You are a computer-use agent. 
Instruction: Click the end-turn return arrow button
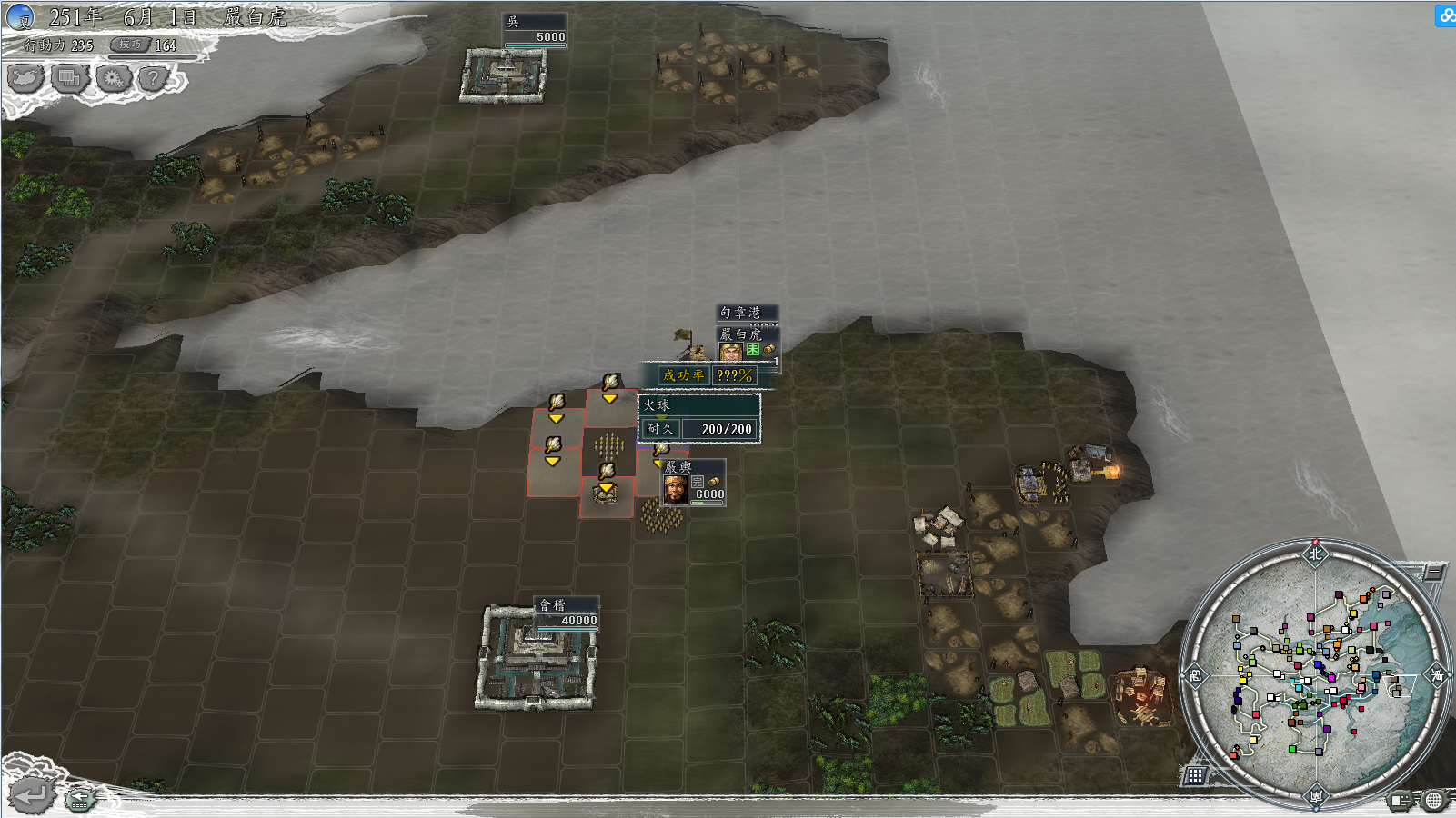point(30,796)
